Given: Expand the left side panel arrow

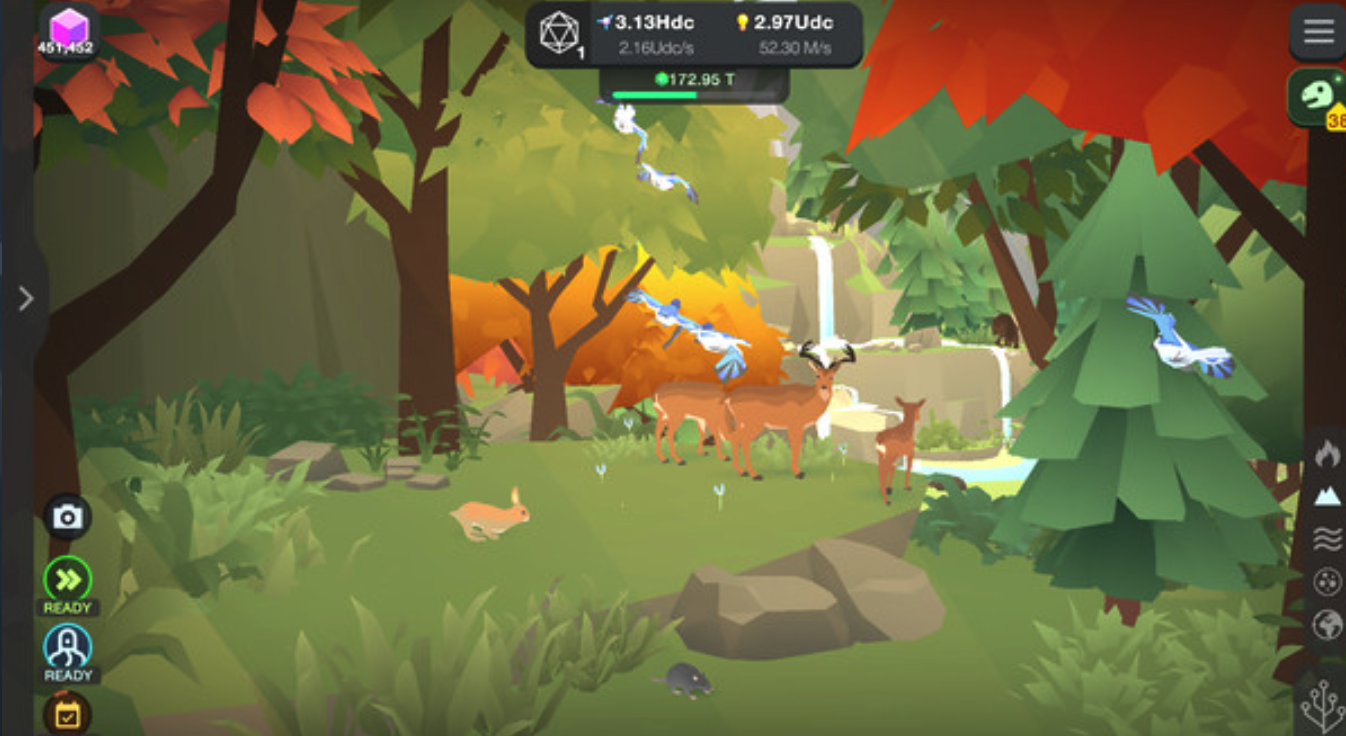Looking at the screenshot, I should point(26,298).
